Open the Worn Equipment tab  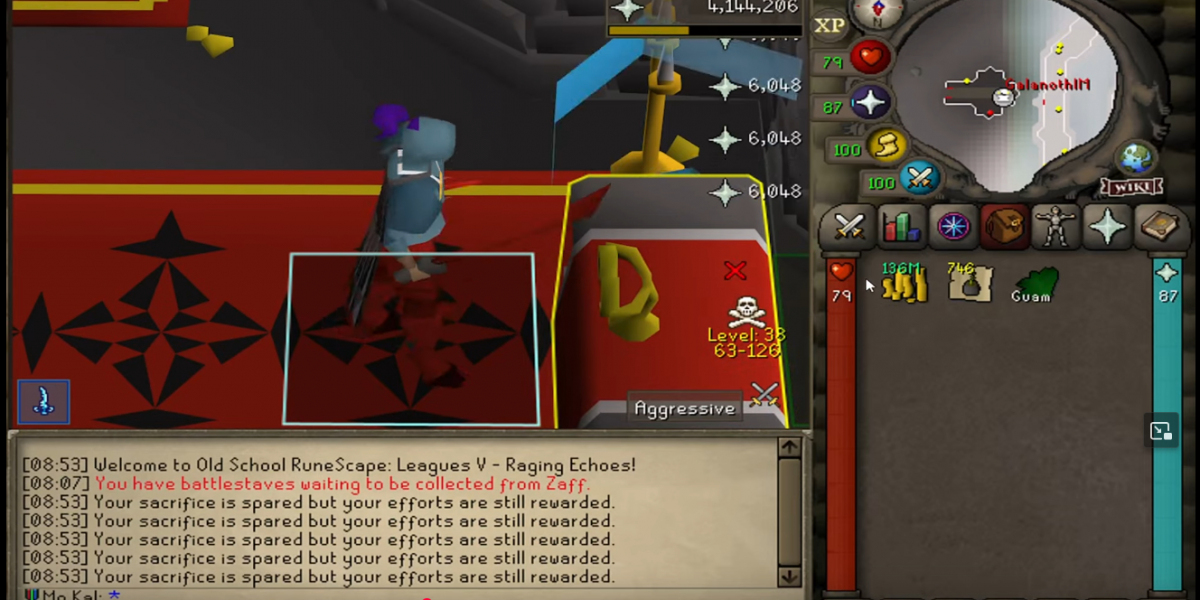[x=1056, y=228]
